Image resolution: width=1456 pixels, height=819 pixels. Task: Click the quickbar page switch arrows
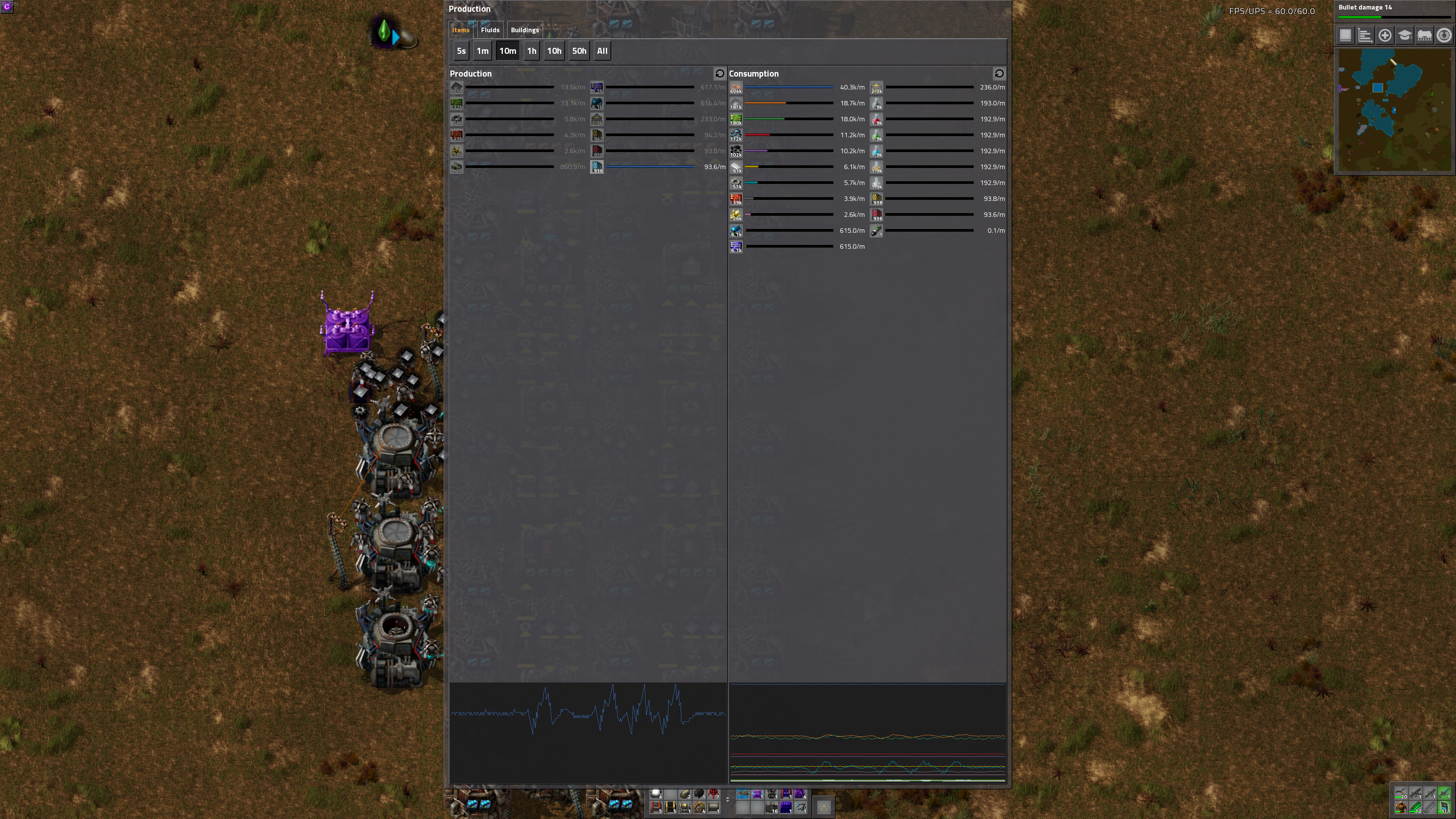[728, 800]
